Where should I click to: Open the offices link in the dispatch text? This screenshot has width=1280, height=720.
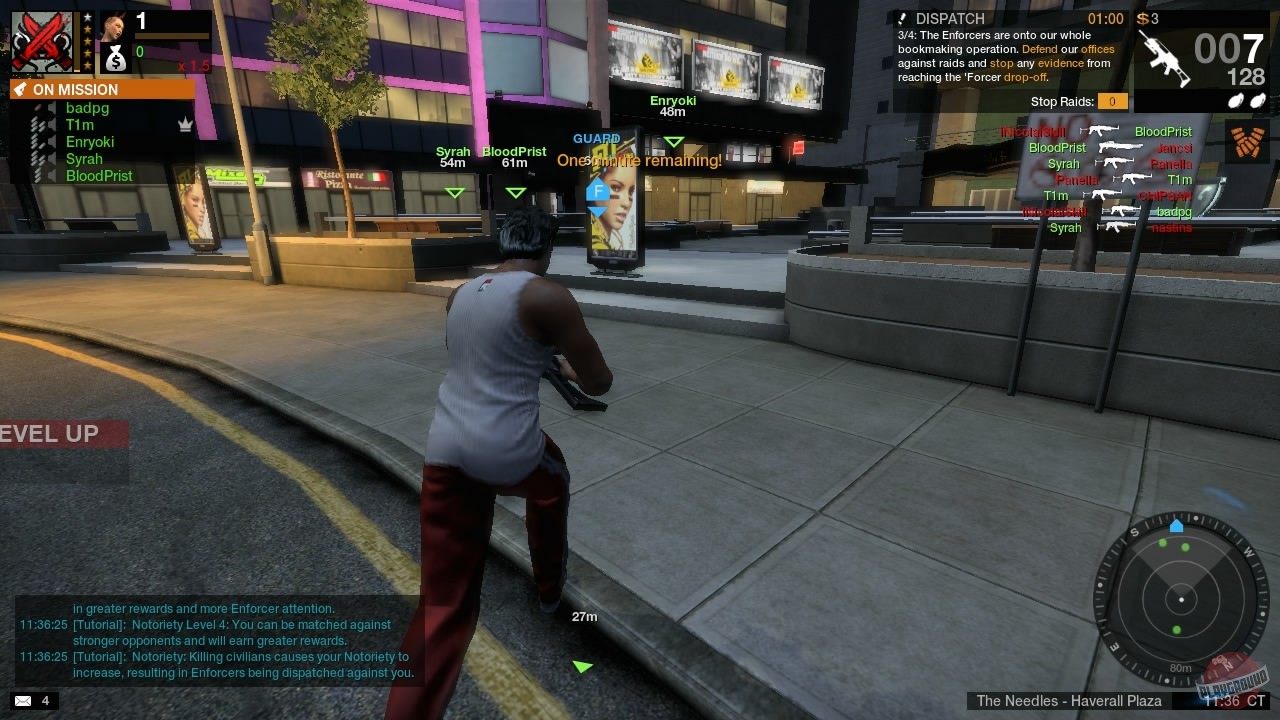click(x=1100, y=48)
